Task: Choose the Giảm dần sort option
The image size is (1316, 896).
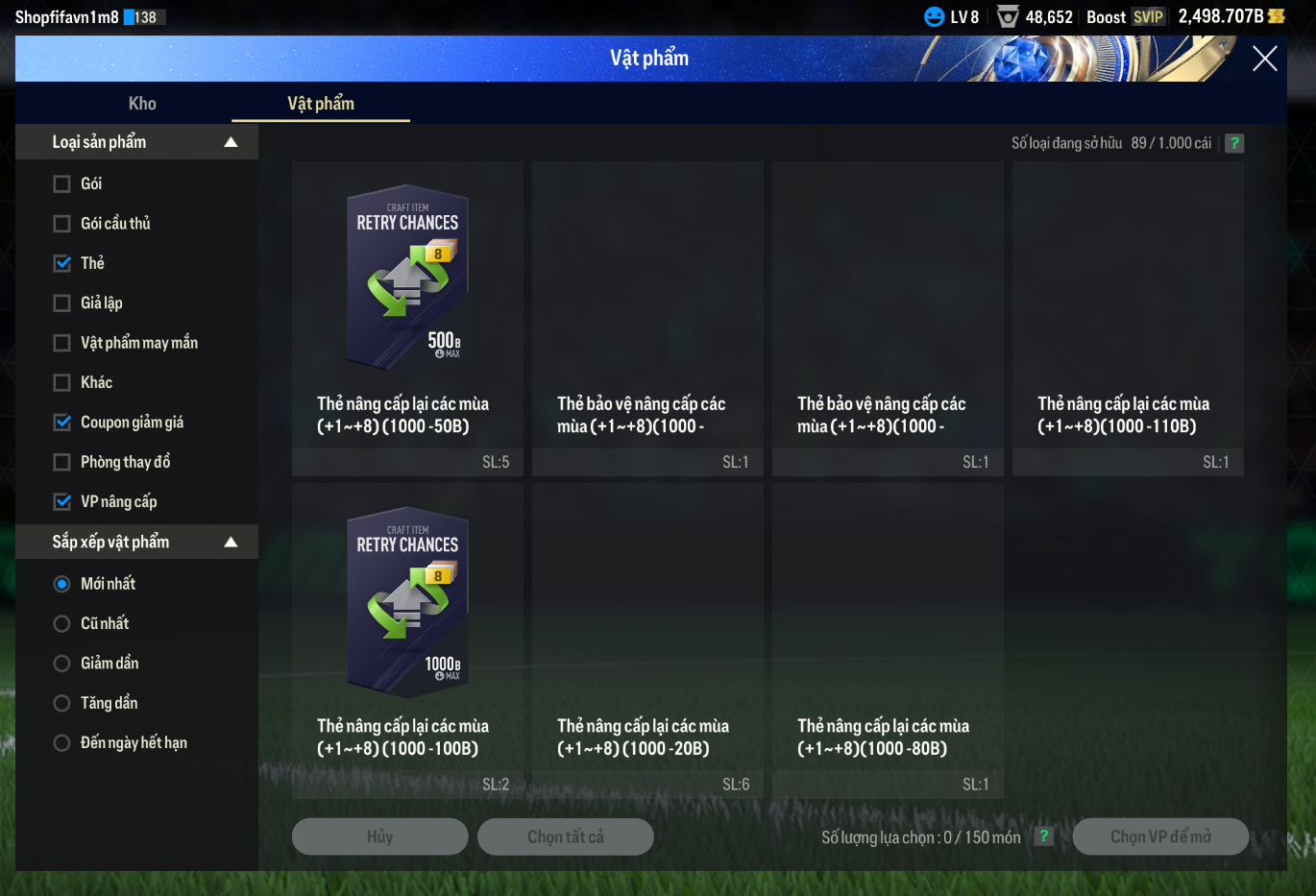Action: (62, 664)
